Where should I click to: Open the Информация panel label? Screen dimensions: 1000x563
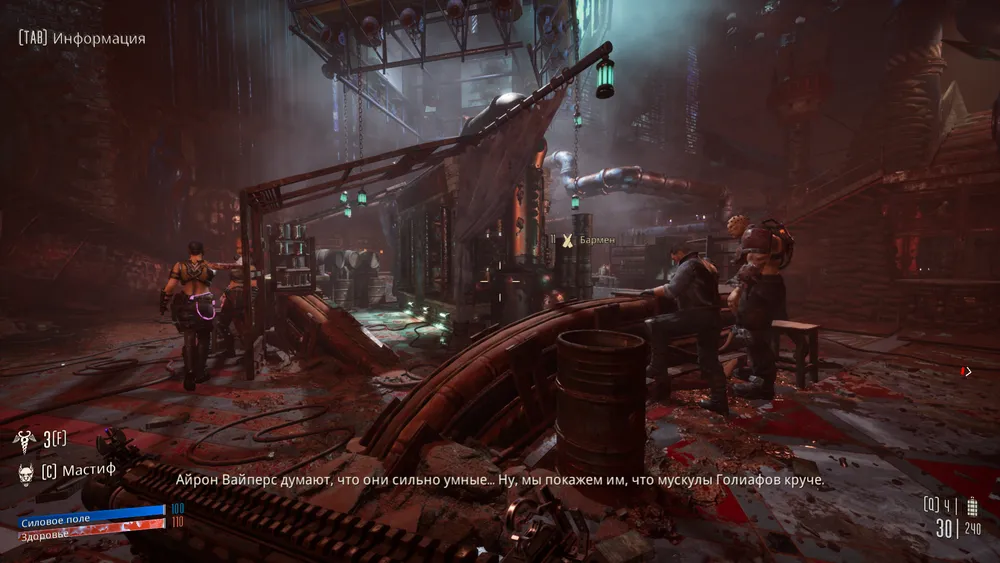point(99,39)
